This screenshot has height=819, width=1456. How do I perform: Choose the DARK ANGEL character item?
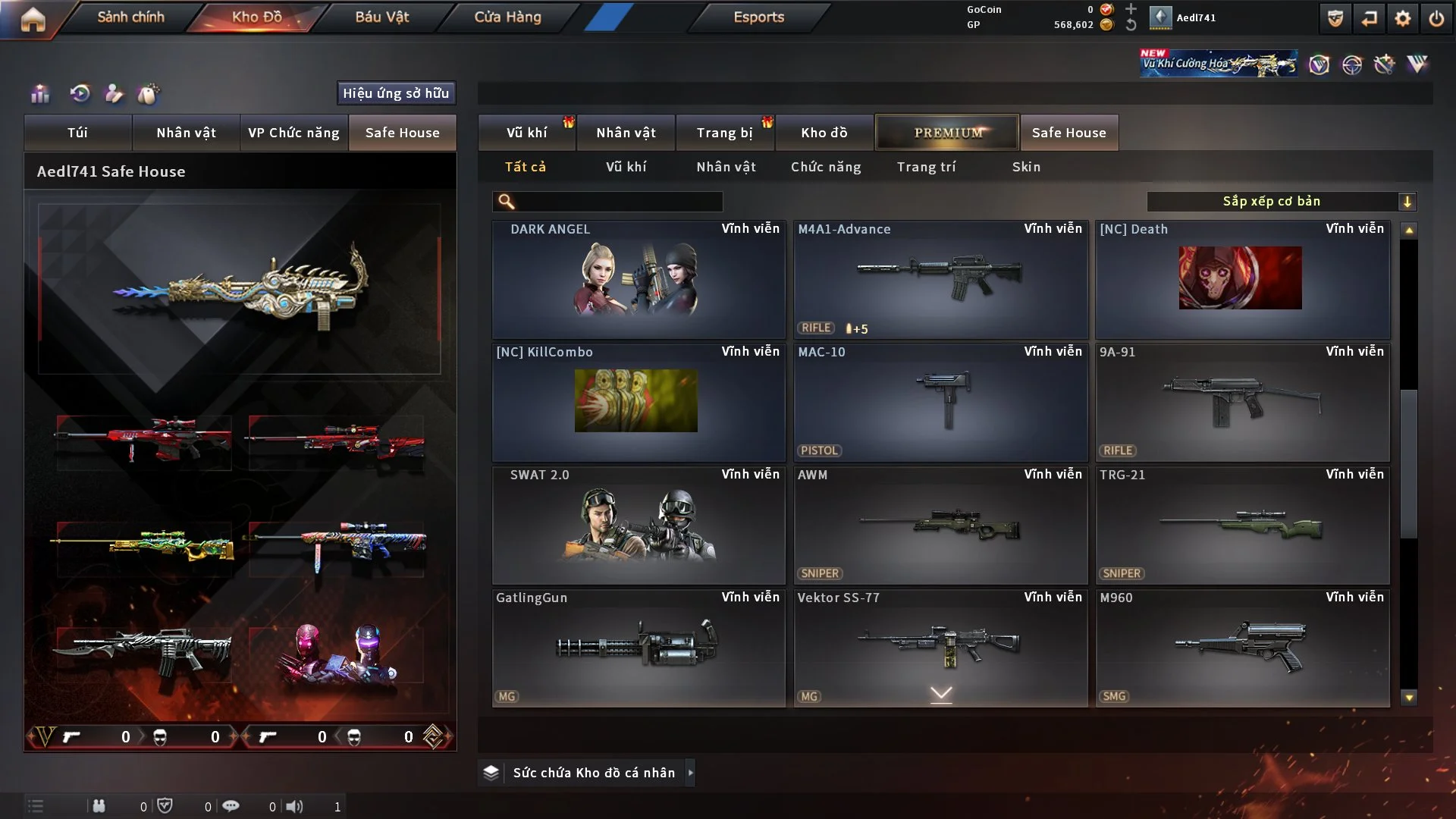pyautogui.click(x=638, y=279)
